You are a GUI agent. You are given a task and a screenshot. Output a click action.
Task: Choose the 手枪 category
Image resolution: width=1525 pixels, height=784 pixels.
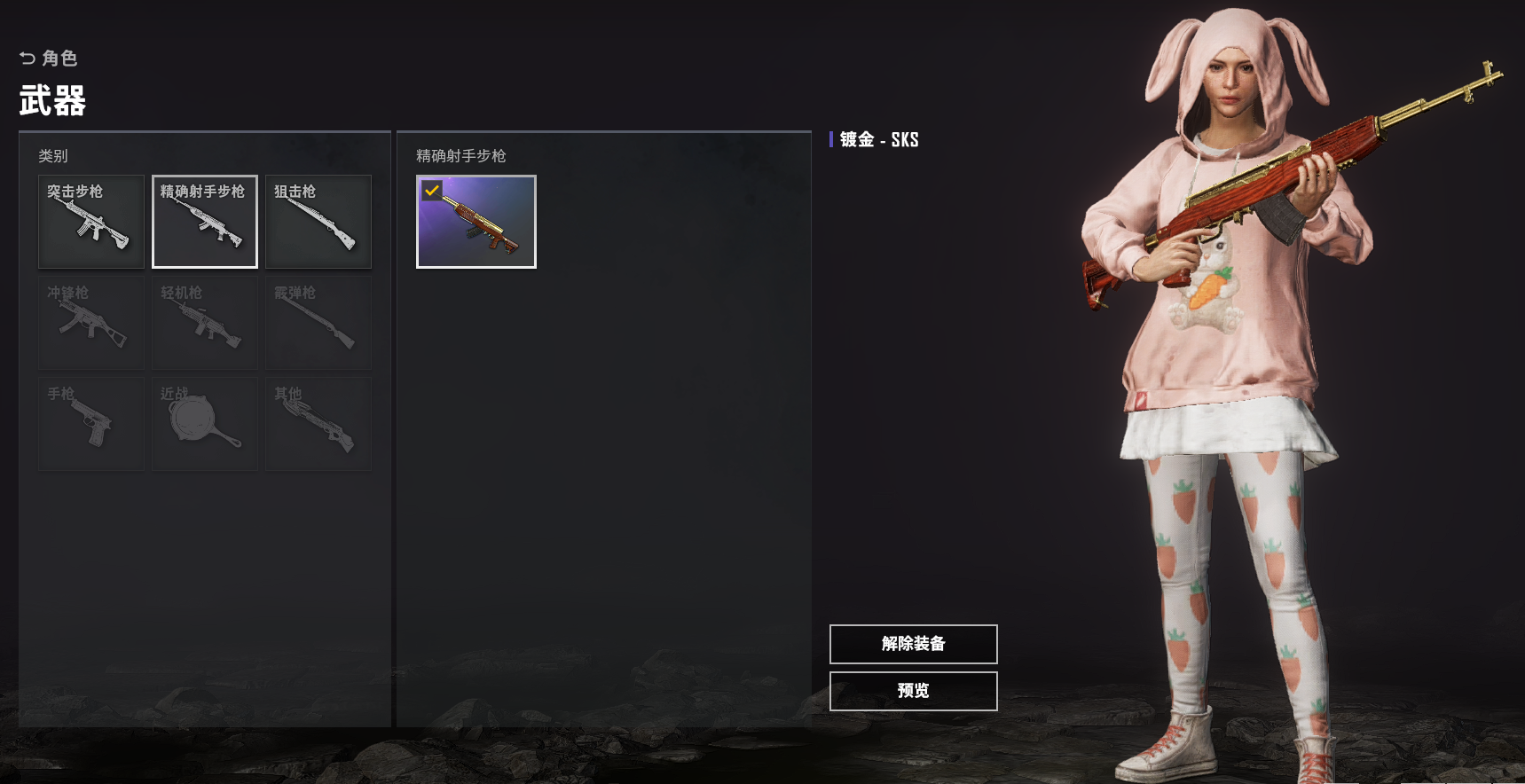(91, 424)
